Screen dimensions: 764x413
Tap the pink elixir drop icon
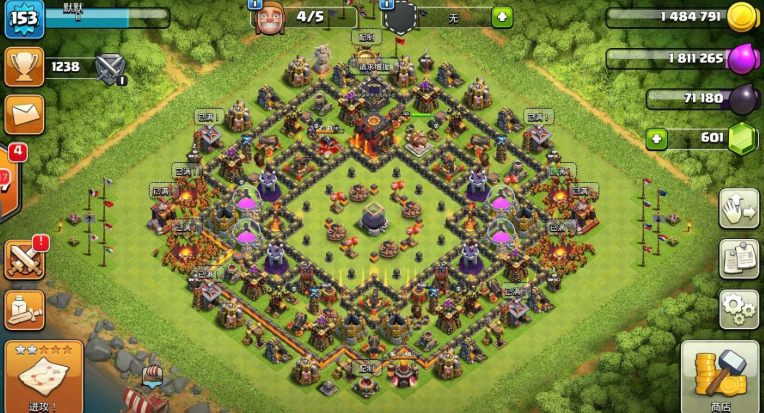pos(742,58)
